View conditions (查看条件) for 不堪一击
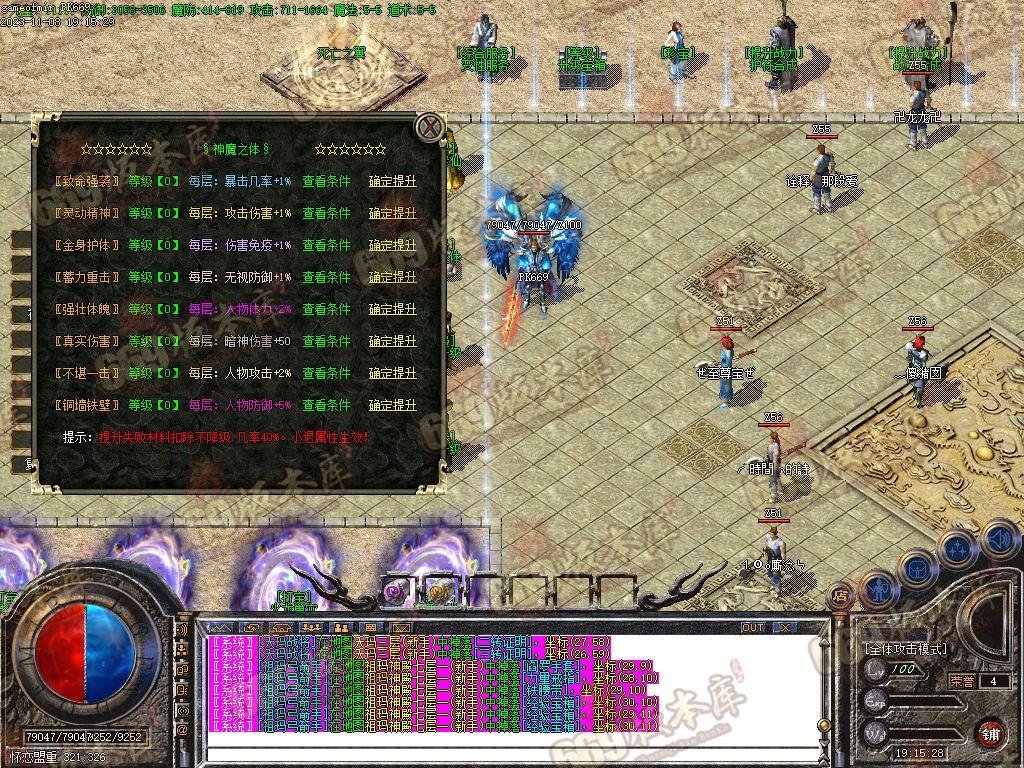The image size is (1024, 768). 326,373
